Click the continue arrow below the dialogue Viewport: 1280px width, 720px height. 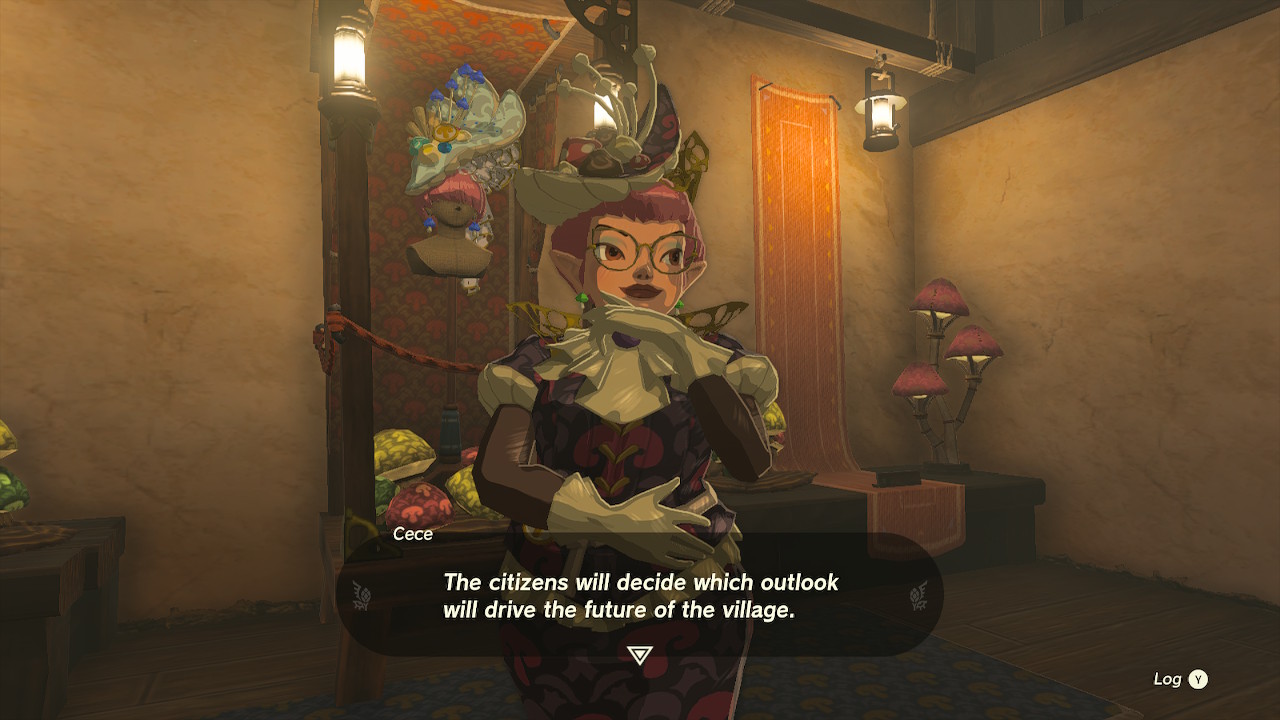[x=640, y=651]
